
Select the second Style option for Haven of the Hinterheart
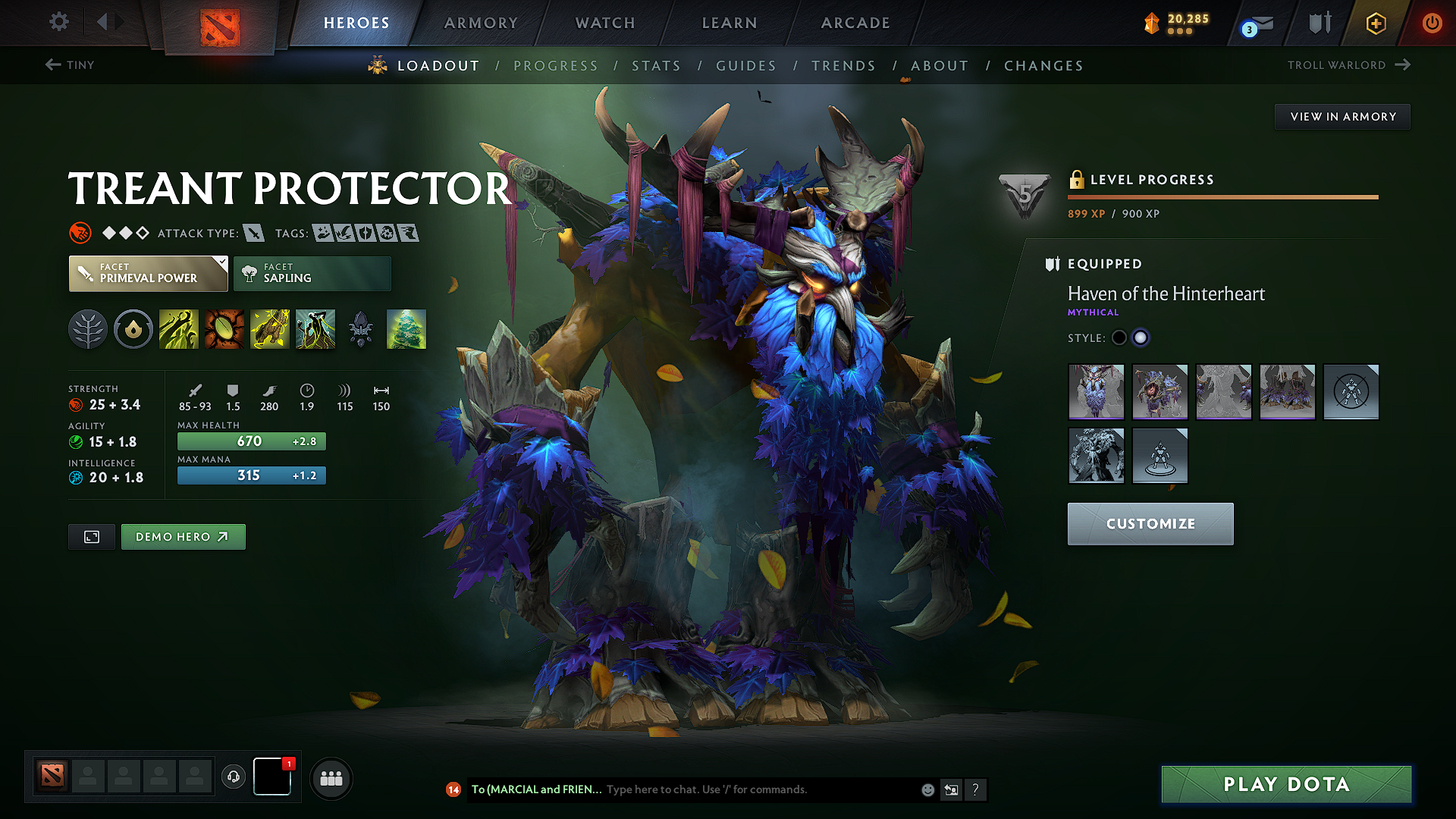click(1141, 337)
